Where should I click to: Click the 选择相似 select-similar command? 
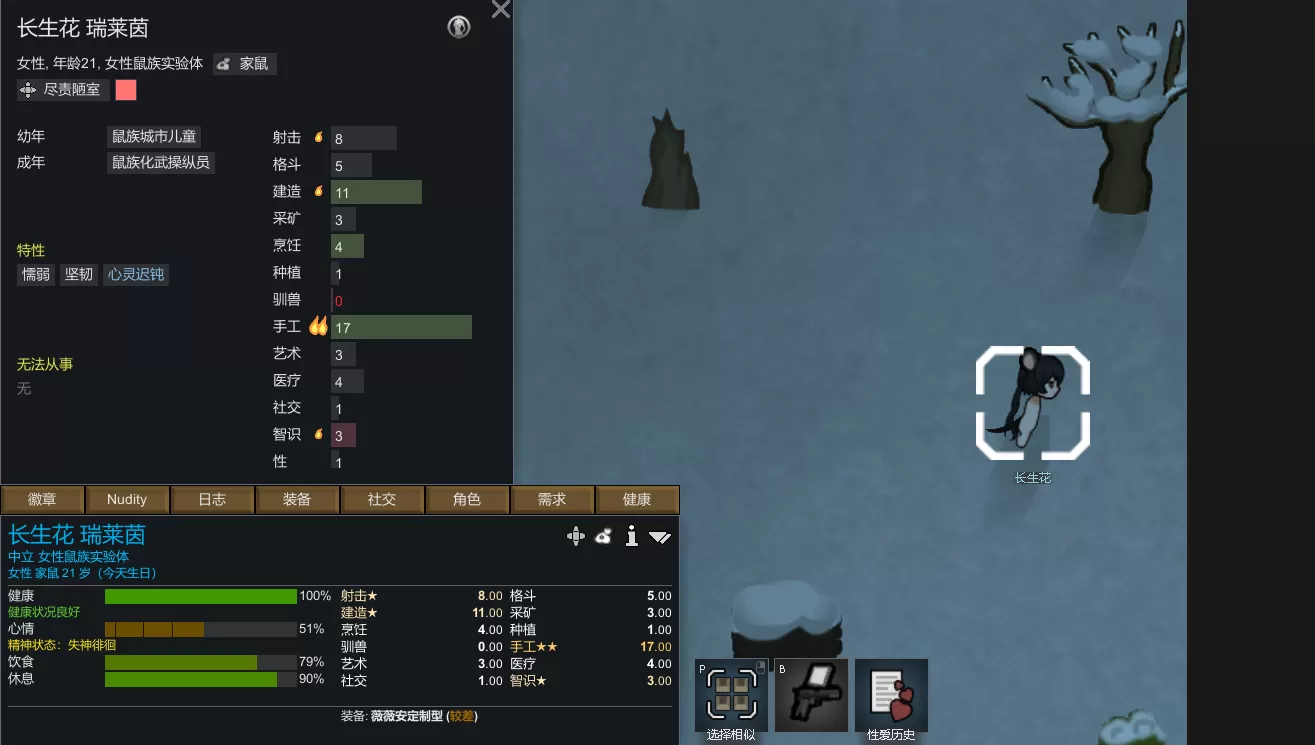click(731, 695)
